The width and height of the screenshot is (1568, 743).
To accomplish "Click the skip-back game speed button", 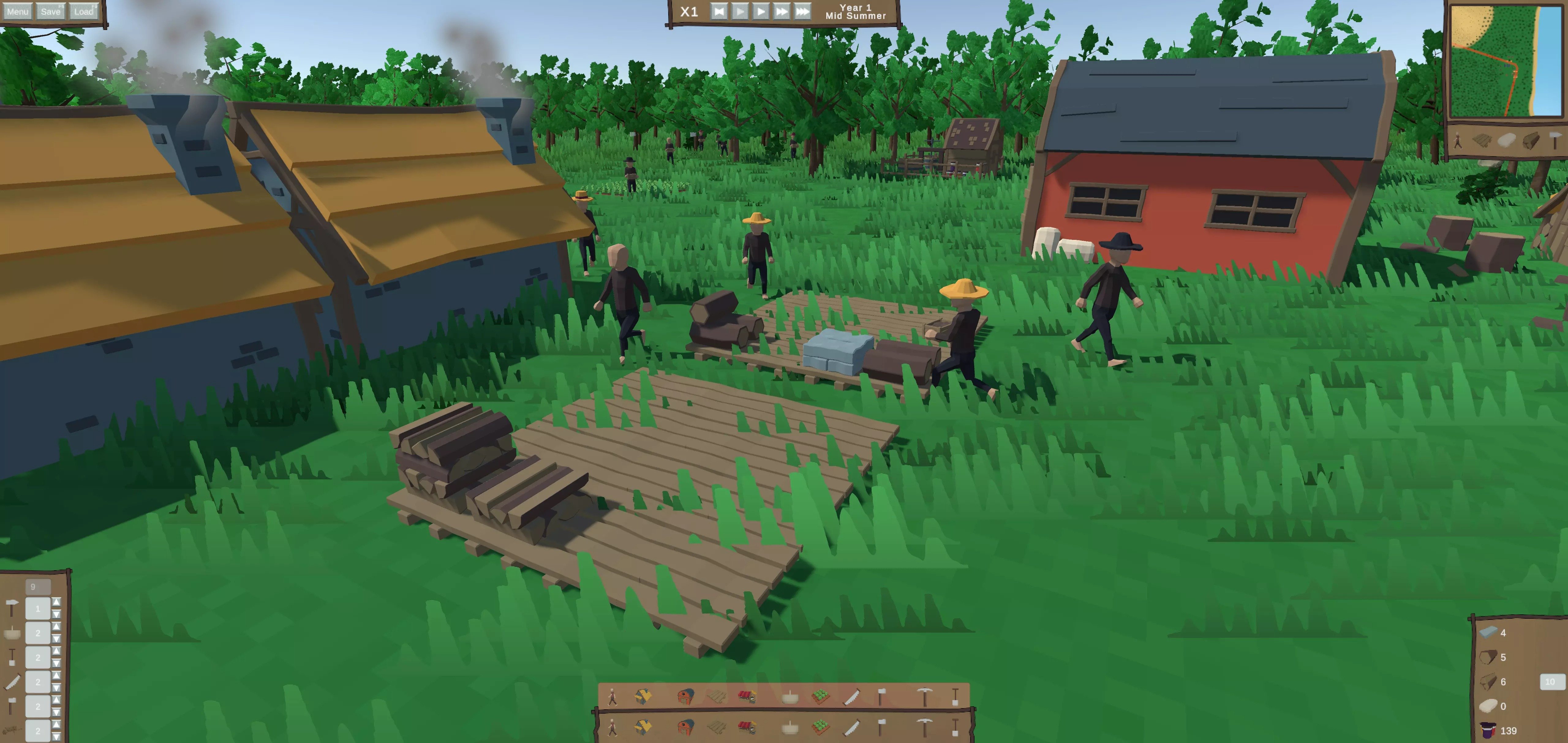I will click(719, 12).
